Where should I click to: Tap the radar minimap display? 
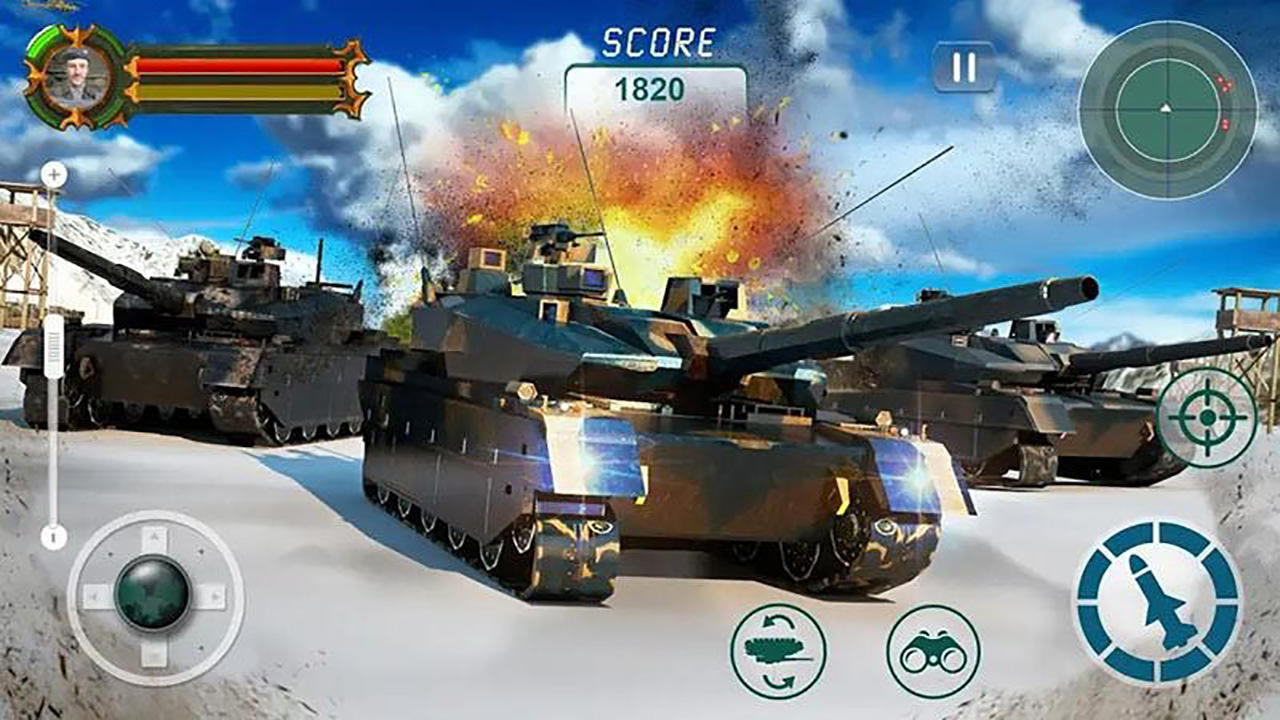point(1165,110)
